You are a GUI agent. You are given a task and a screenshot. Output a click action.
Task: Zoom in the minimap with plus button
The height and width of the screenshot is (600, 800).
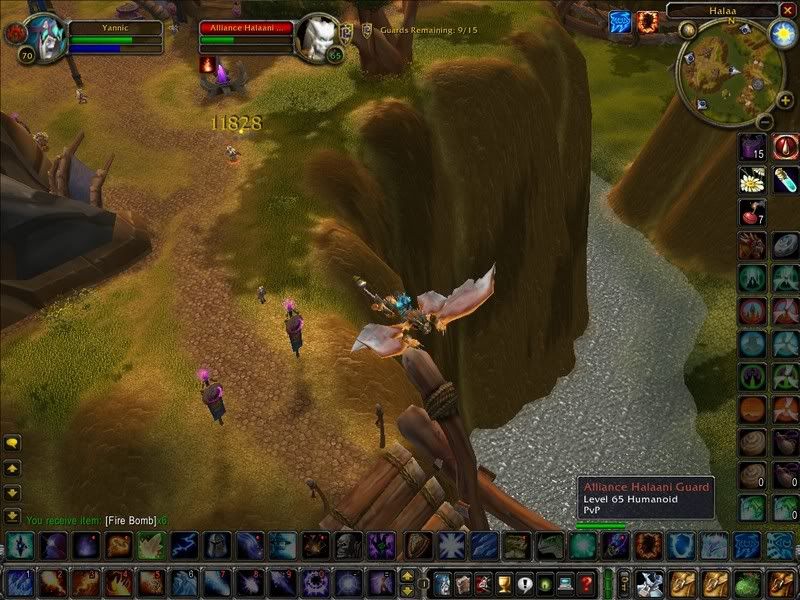[x=785, y=100]
